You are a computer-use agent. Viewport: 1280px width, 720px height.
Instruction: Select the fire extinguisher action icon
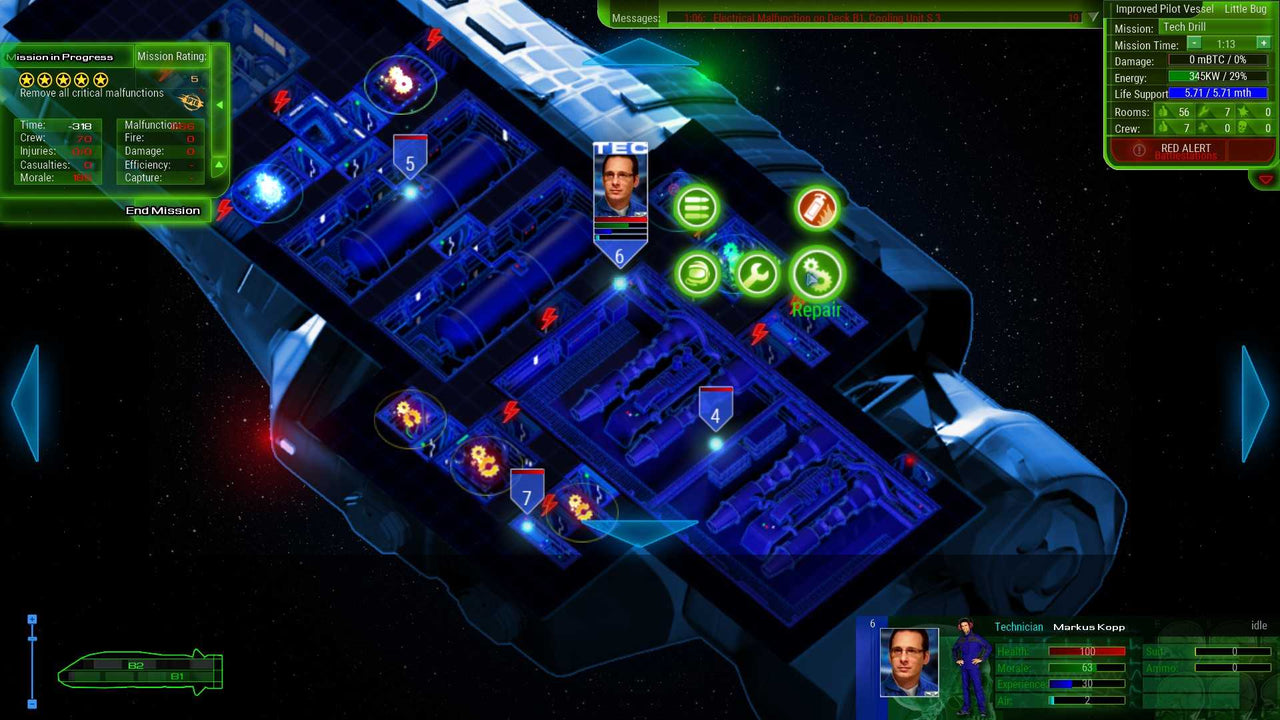click(x=816, y=207)
